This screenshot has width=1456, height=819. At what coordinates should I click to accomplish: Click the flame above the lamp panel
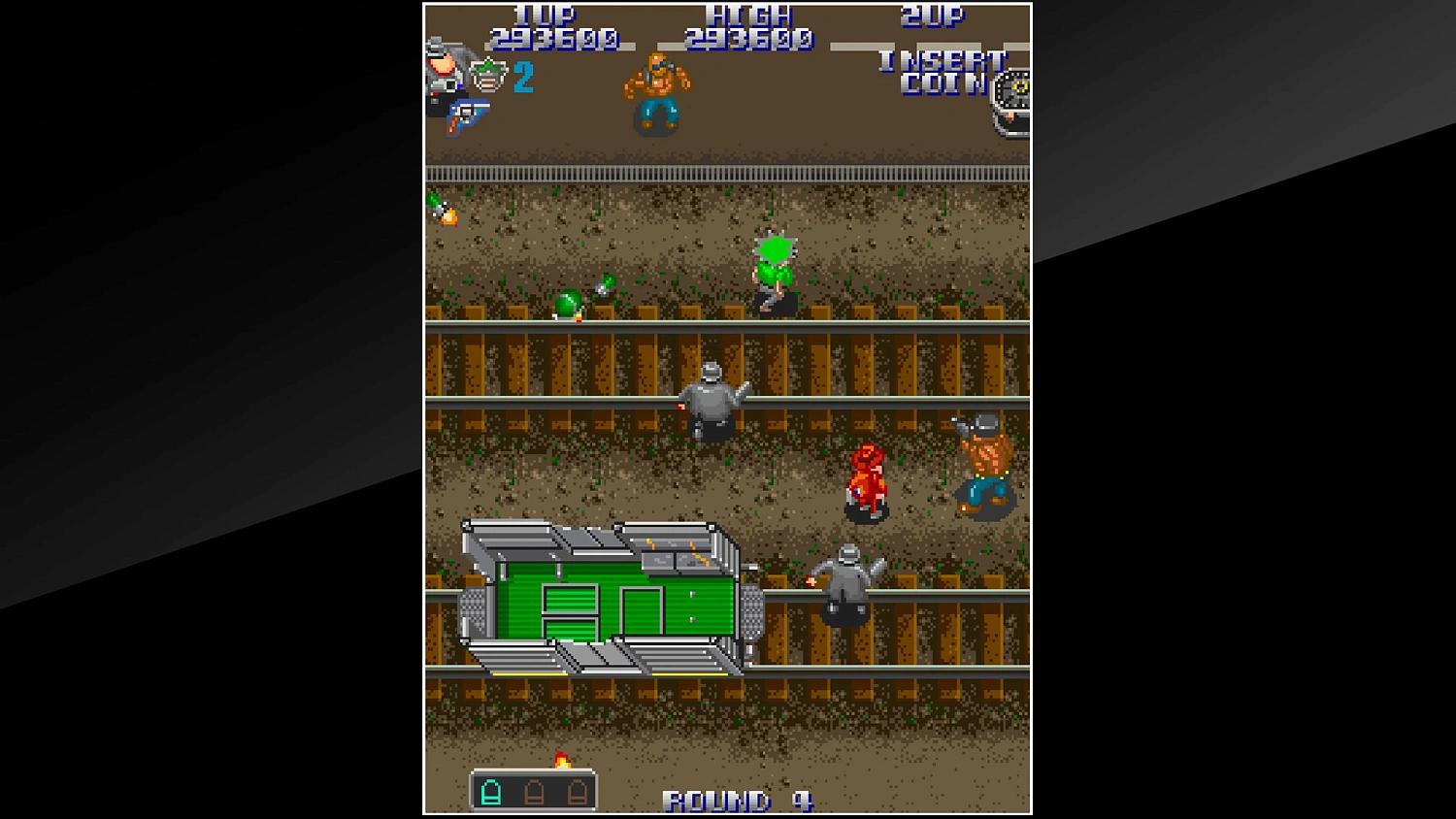[563, 759]
